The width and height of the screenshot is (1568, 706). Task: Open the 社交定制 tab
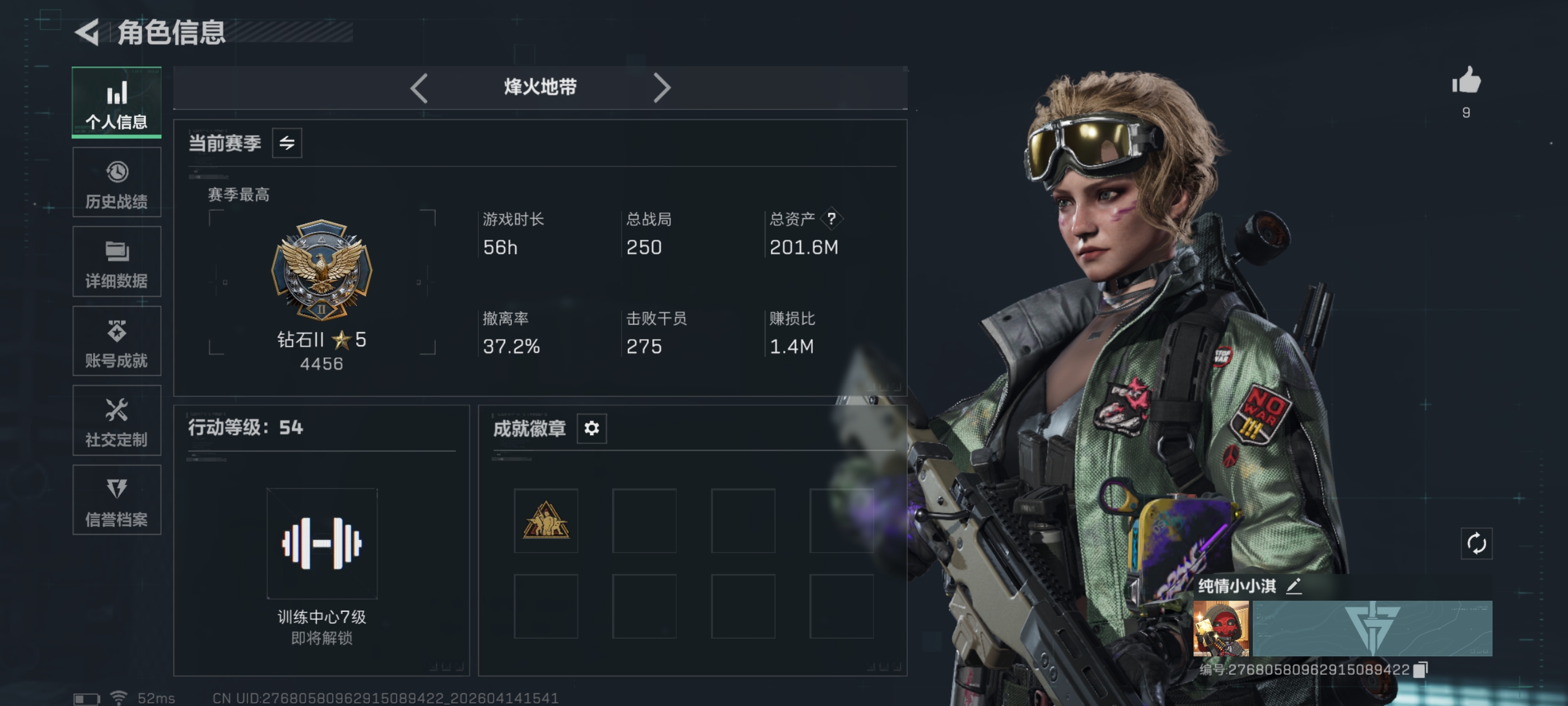click(x=116, y=420)
